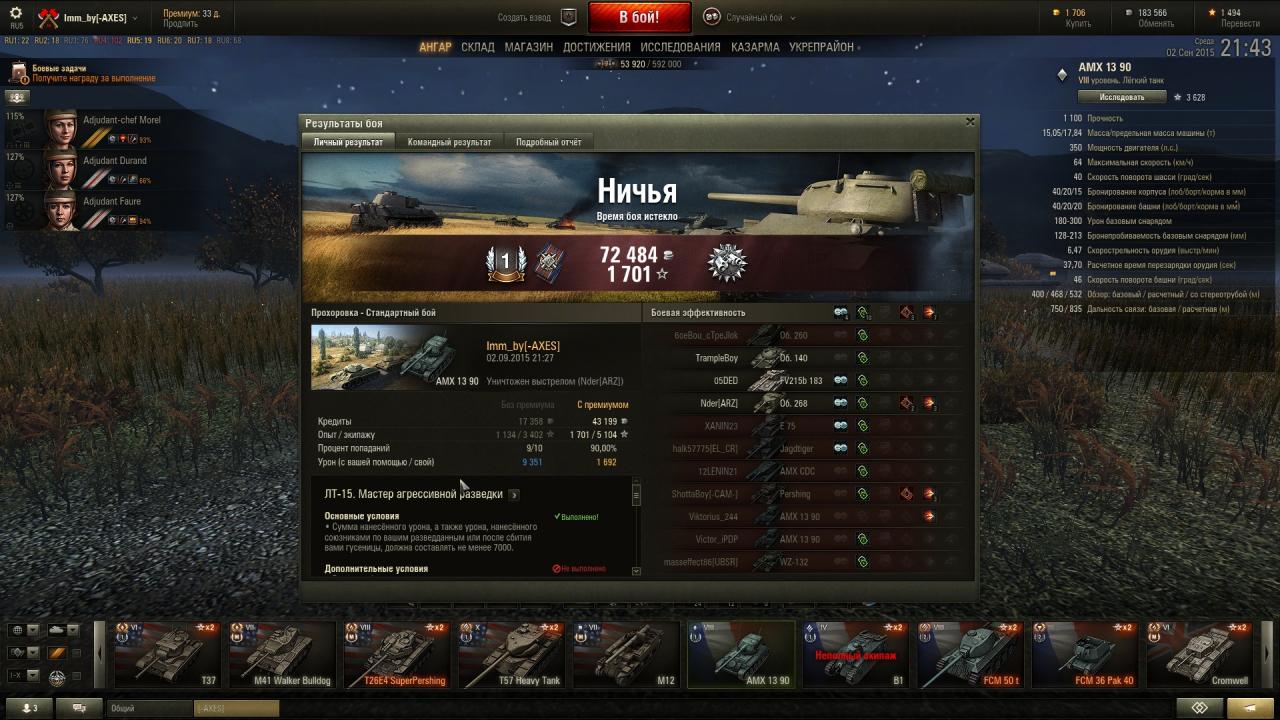Select the T57 Heavy Tank in carousel
Viewport: 1280px width, 720px height.
tap(510, 655)
